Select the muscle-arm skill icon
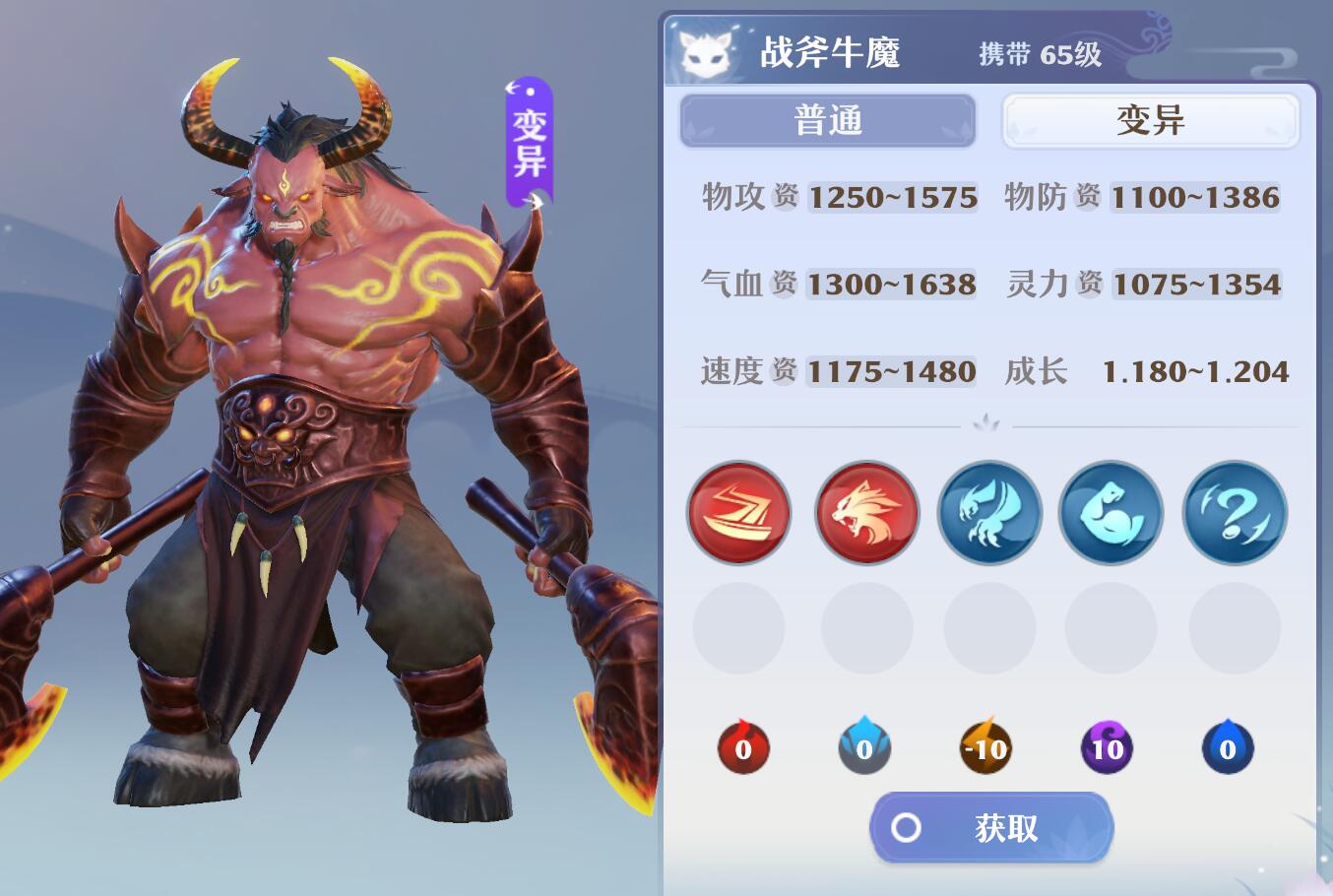1333x896 pixels. coord(1111,513)
